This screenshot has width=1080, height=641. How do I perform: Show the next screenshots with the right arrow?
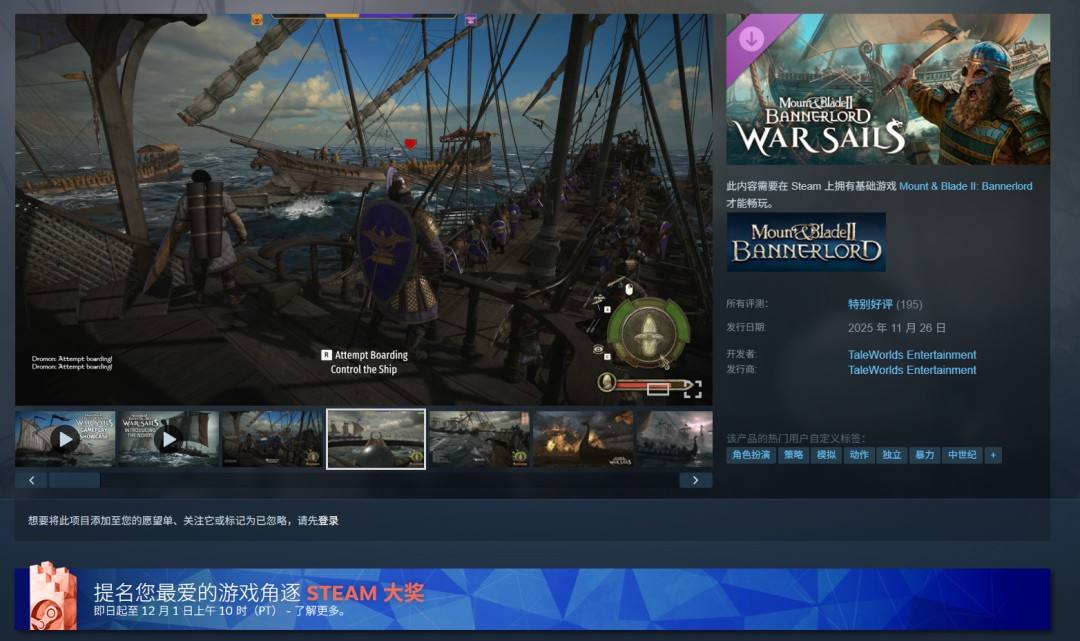click(x=695, y=480)
